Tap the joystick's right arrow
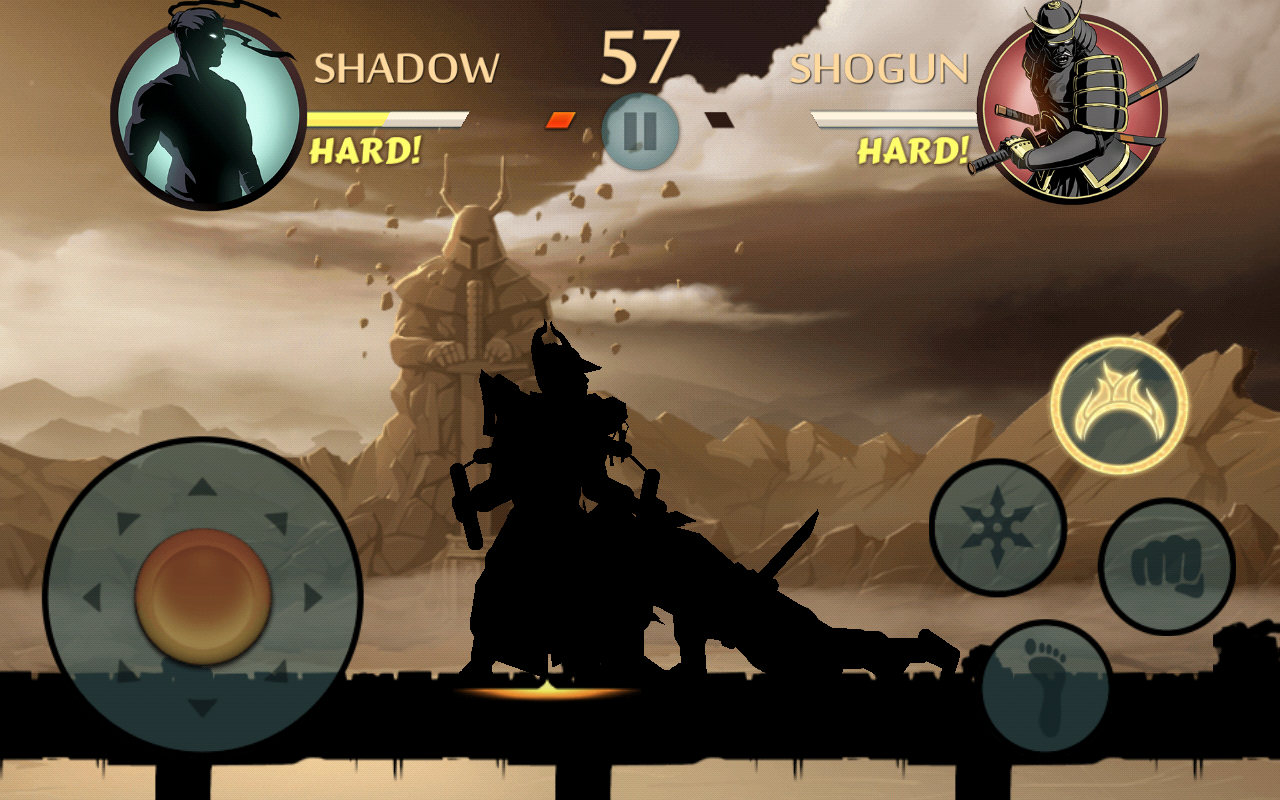Screen dimensions: 1280x800 [313, 598]
